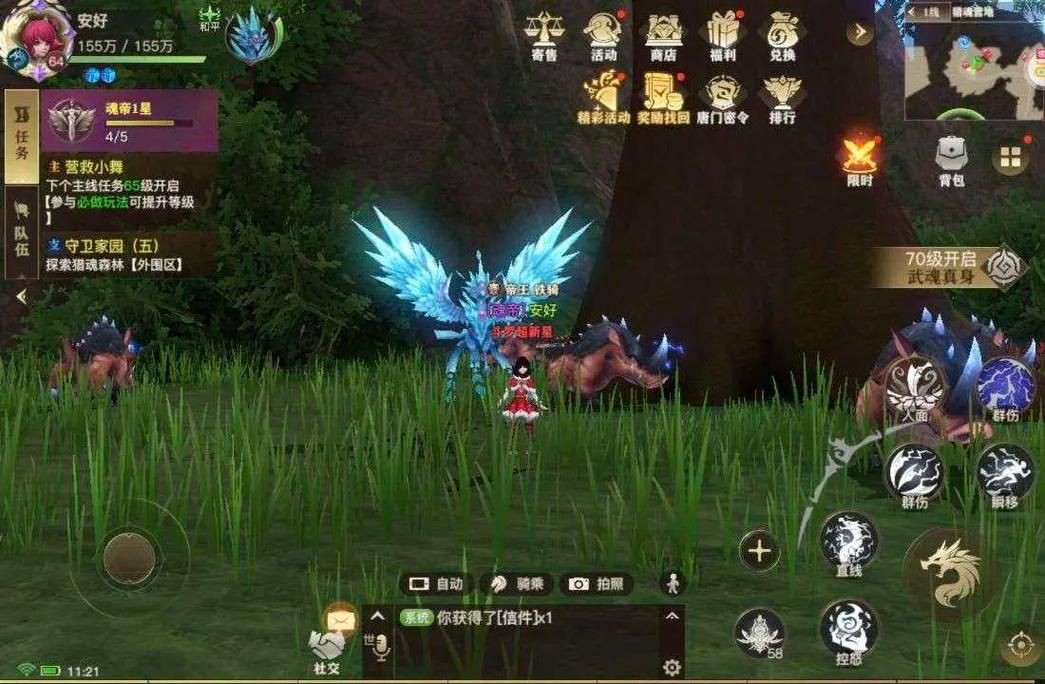Open the 社交 social menu

click(x=327, y=648)
